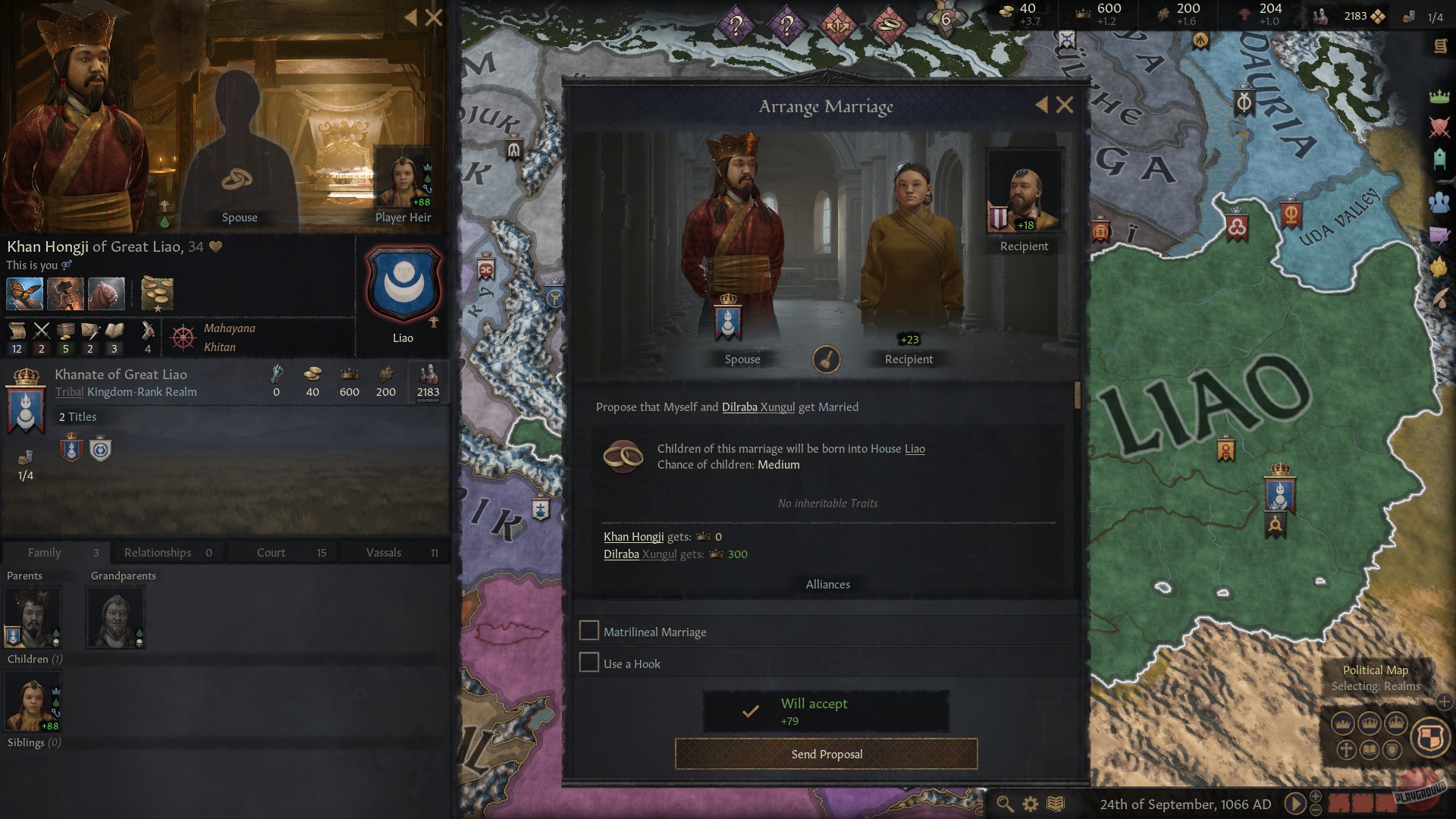The width and height of the screenshot is (1456, 819).
Task: Click the back arrow on the Arrange Marriage window
Action: pos(1043,105)
